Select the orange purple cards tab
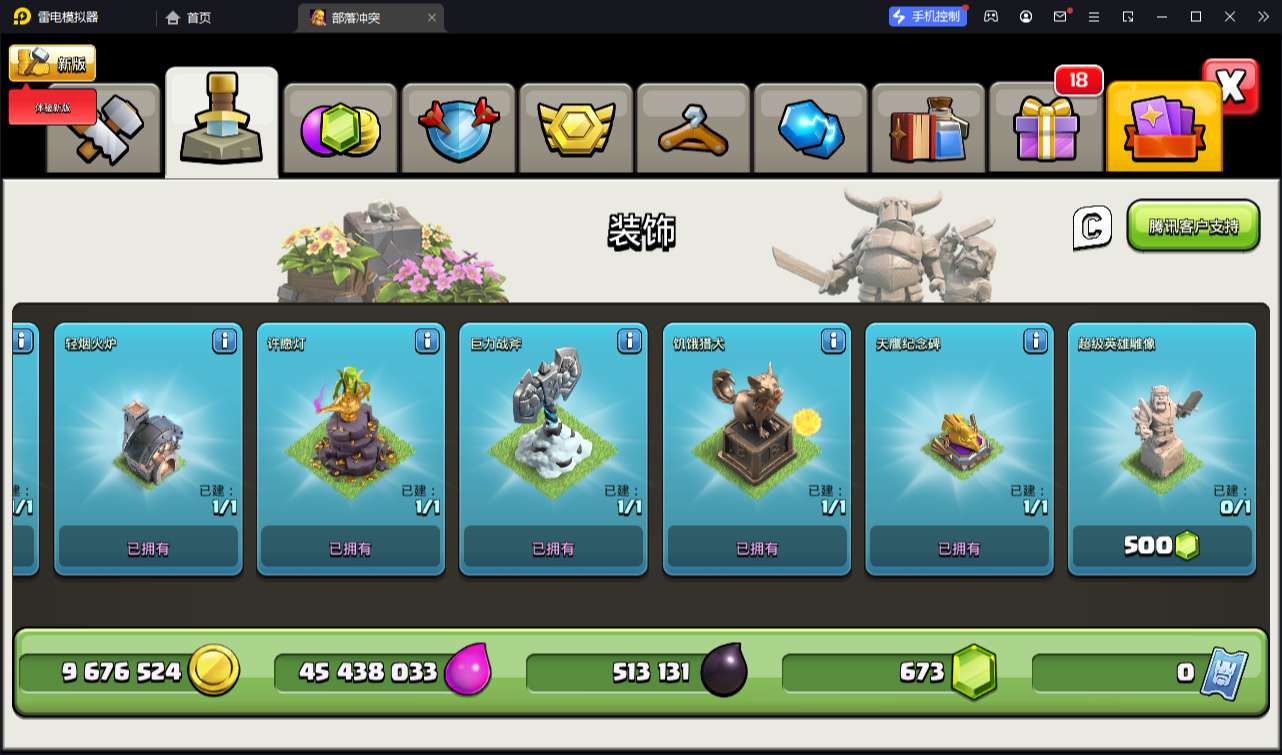 (1164, 129)
